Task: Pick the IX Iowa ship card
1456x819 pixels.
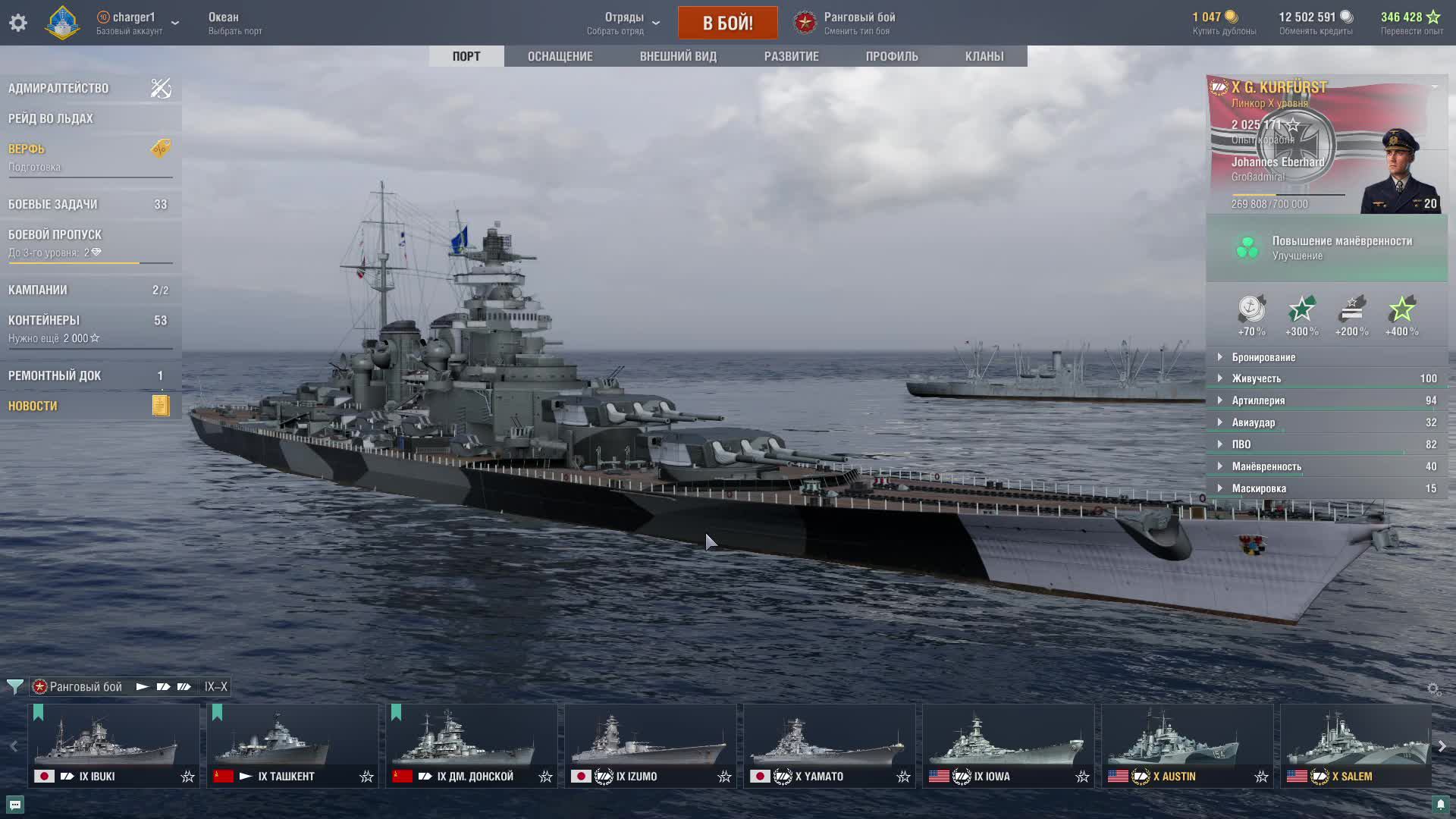Action: point(1008,745)
